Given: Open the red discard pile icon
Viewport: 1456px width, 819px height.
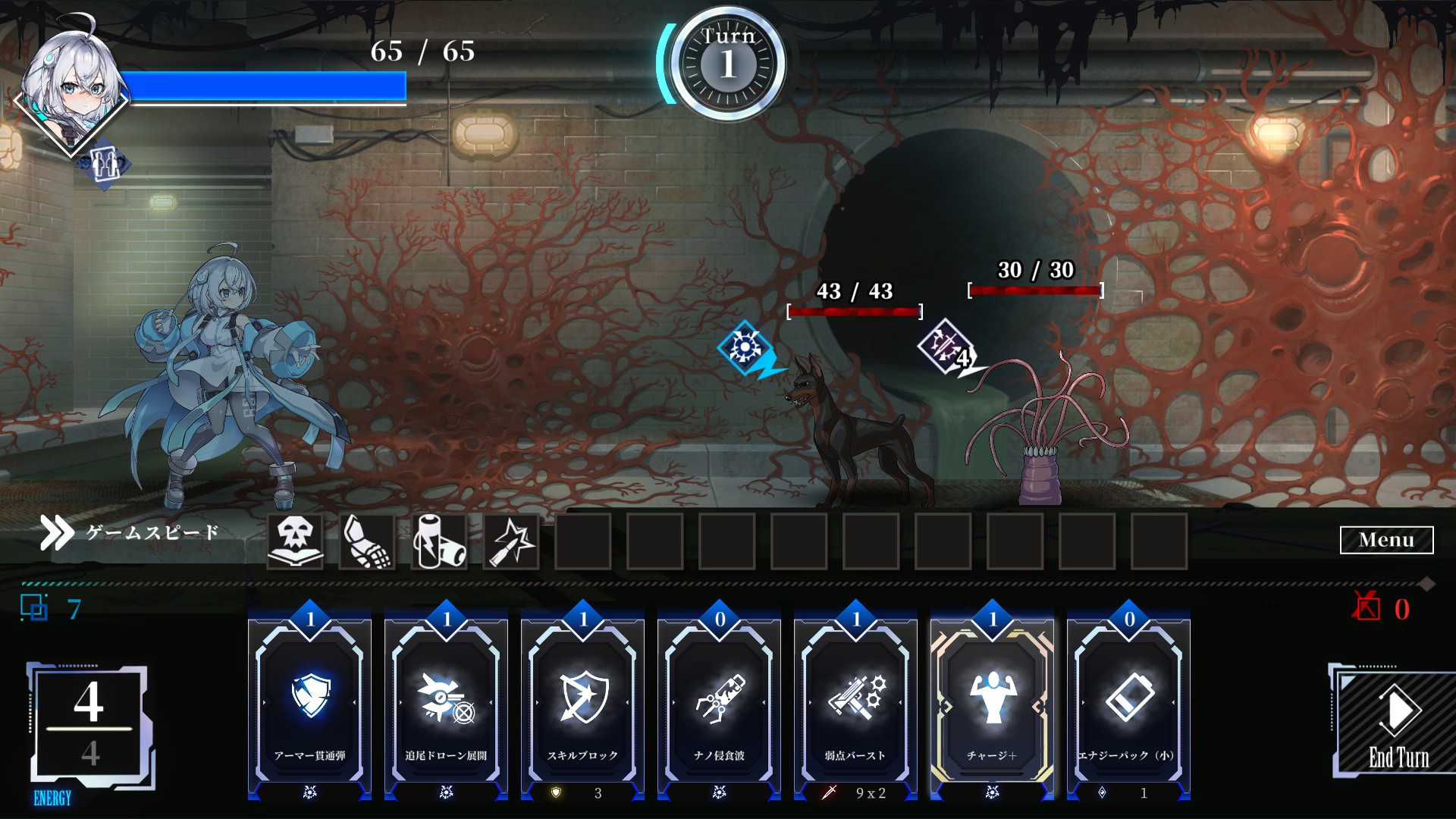Looking at the screenshot, I should [x=1367, y=607].
